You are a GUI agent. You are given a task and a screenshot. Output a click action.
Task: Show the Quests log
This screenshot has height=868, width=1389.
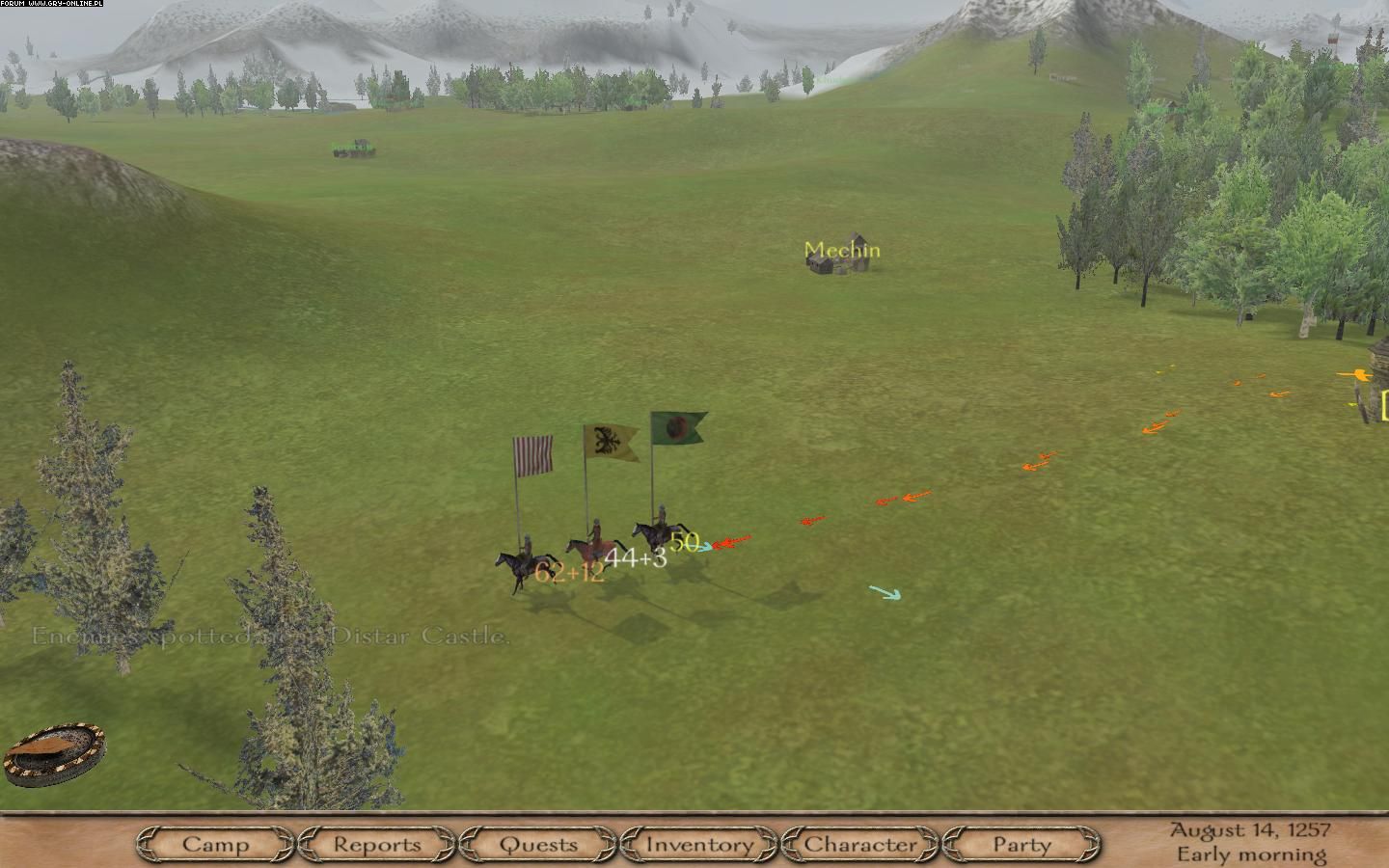(539, 845)
